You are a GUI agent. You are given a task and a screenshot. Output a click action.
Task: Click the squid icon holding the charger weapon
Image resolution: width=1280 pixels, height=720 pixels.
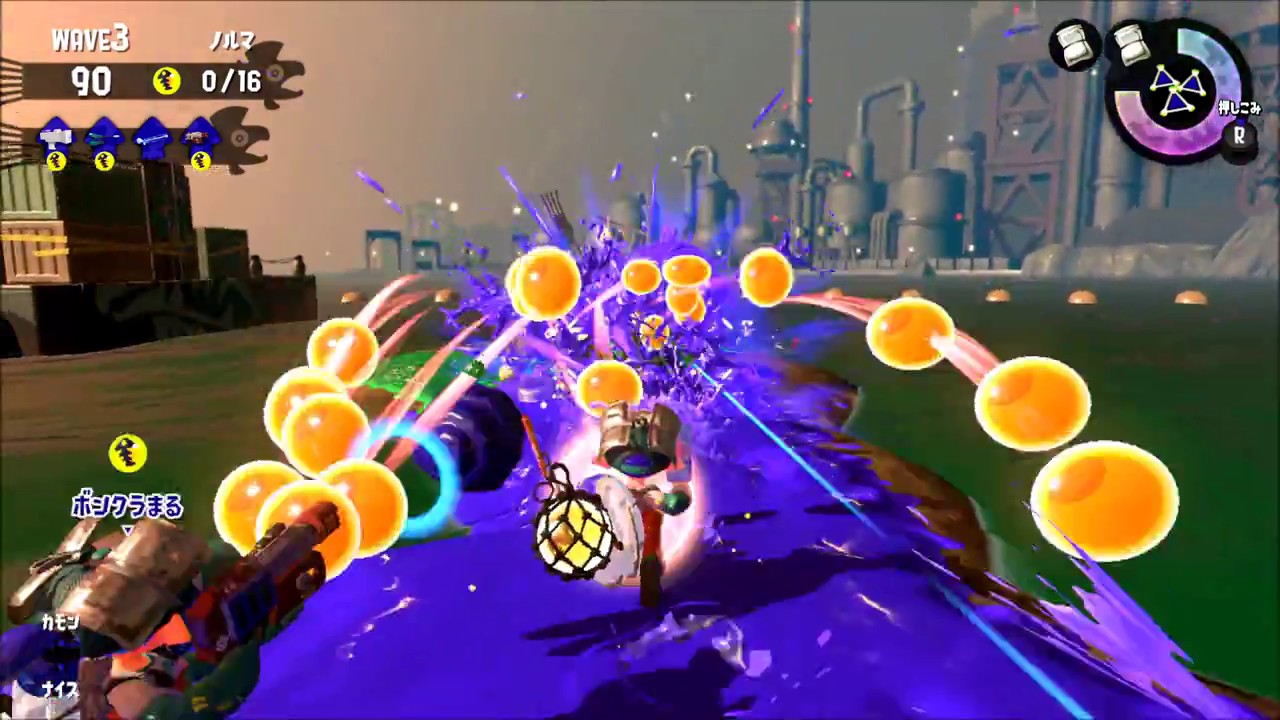(152, 135)
